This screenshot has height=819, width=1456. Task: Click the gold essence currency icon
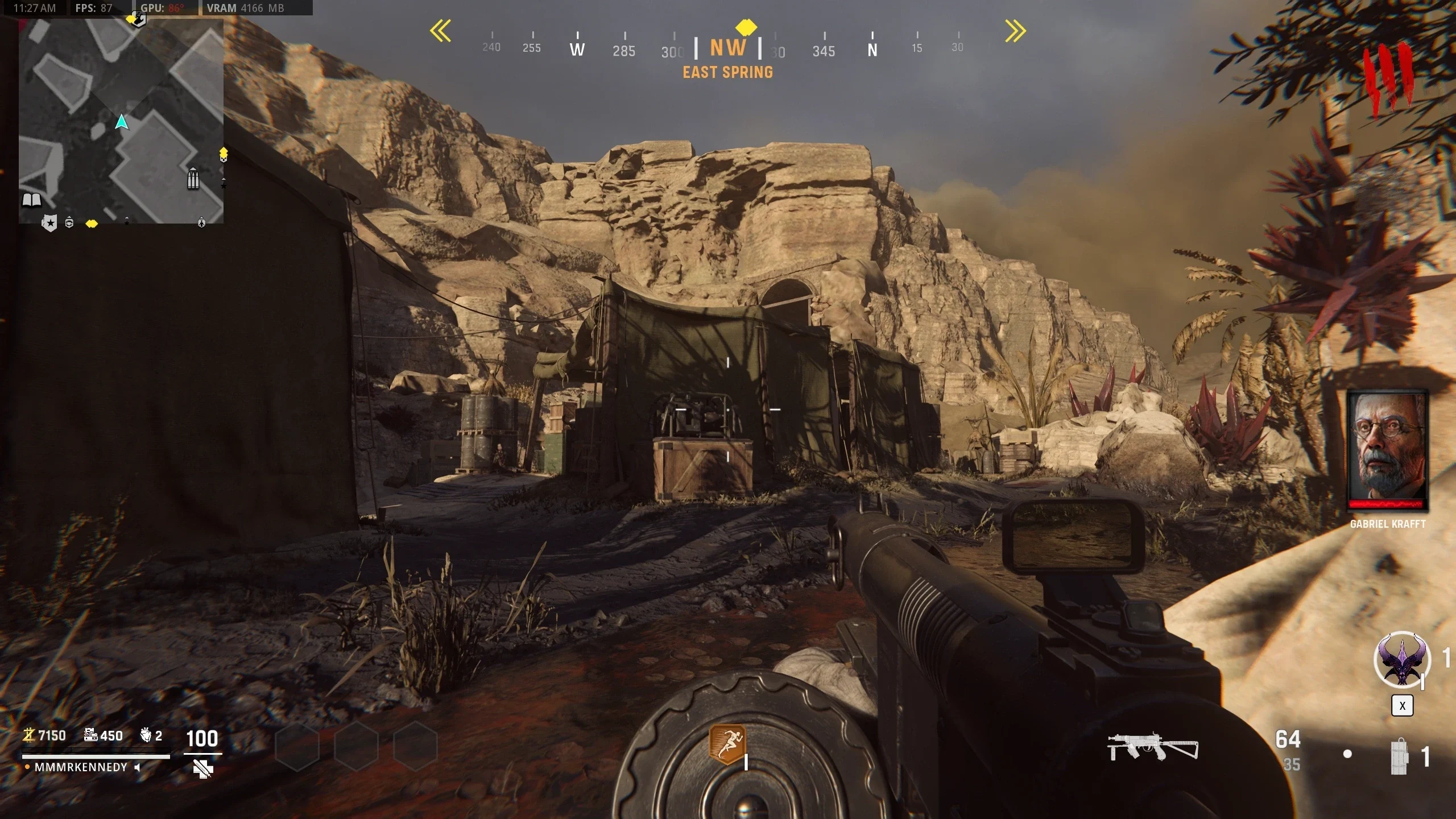(x=28, y=735)
